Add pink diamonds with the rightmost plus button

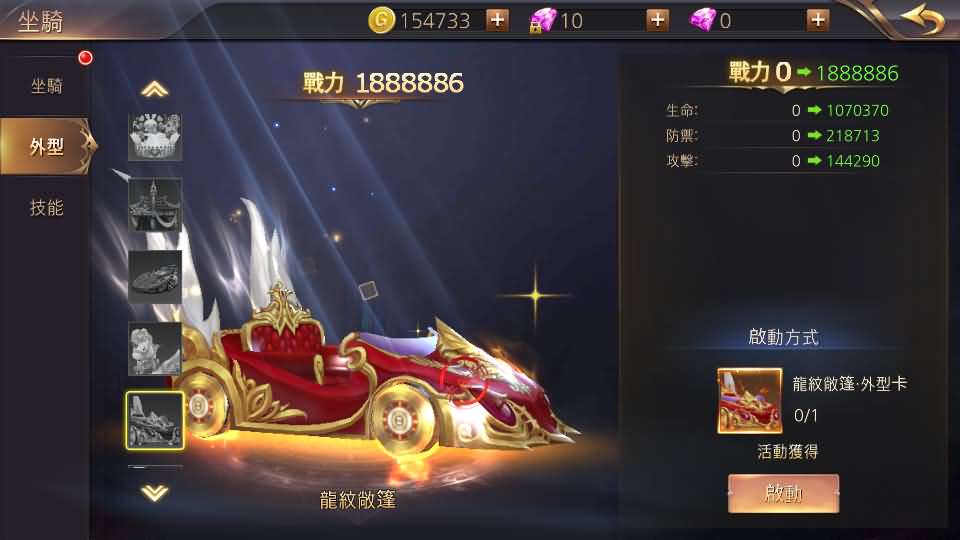[817, 20]
